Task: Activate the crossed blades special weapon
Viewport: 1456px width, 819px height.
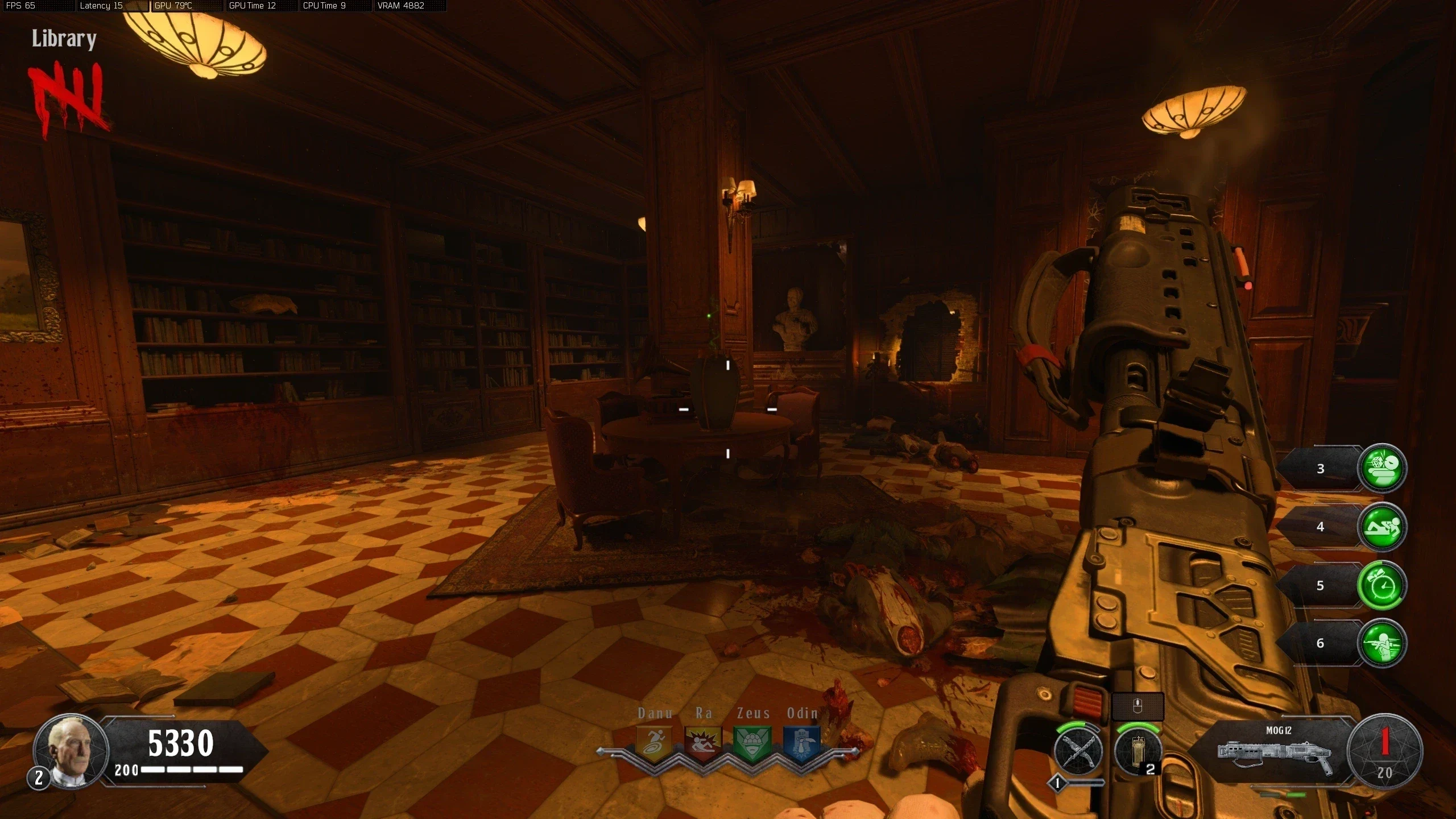Action: pos(1078,752)
